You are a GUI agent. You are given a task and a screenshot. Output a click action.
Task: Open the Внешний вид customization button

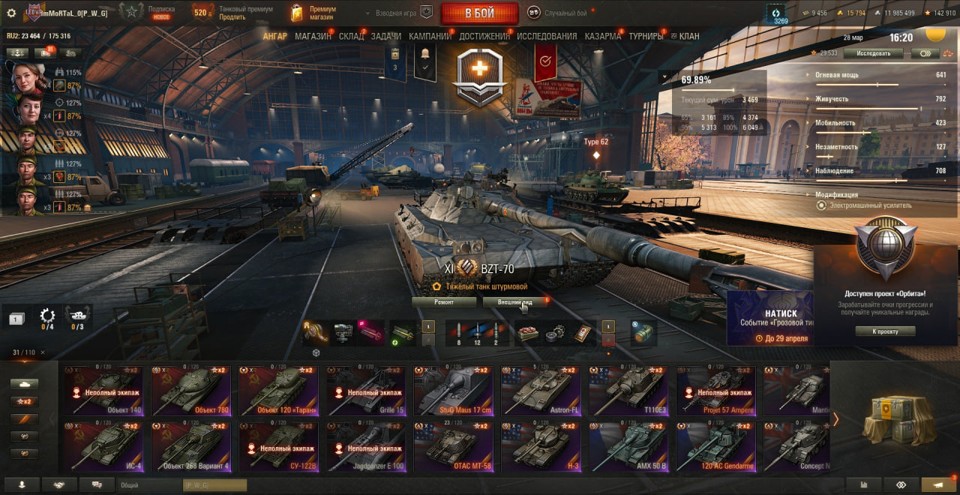click(x=515, y=301)
